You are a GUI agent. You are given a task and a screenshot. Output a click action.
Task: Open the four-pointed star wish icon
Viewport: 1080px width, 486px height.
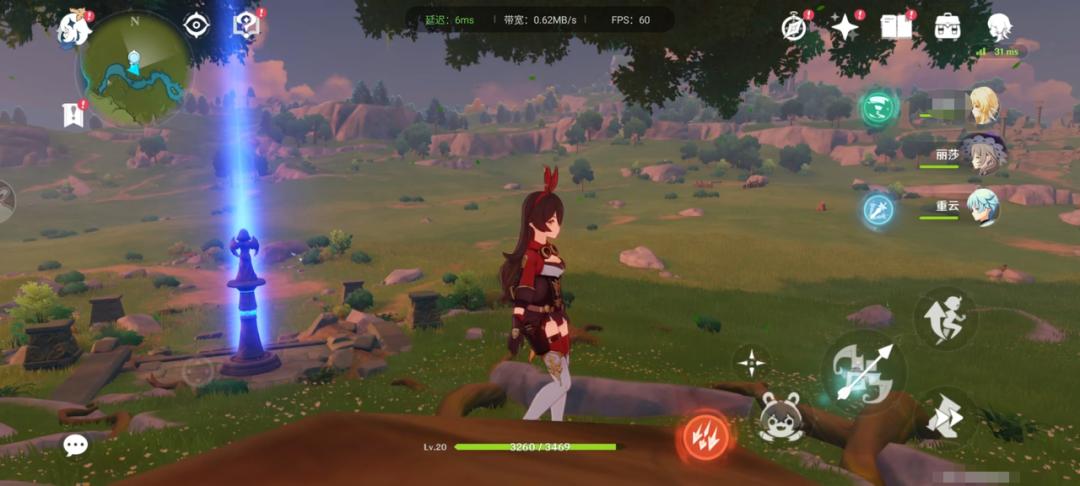845,27
